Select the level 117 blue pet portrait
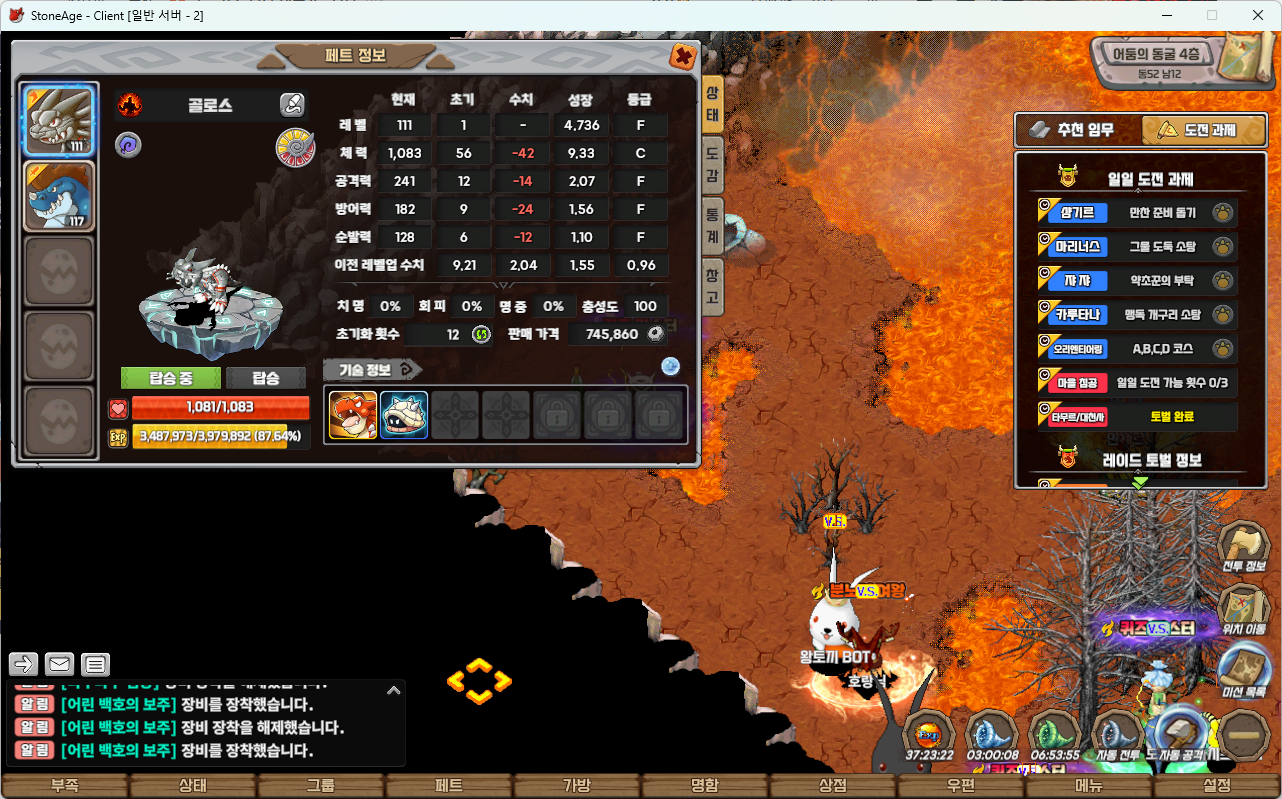Viewport: 1282px width, 799px height. 59,197
